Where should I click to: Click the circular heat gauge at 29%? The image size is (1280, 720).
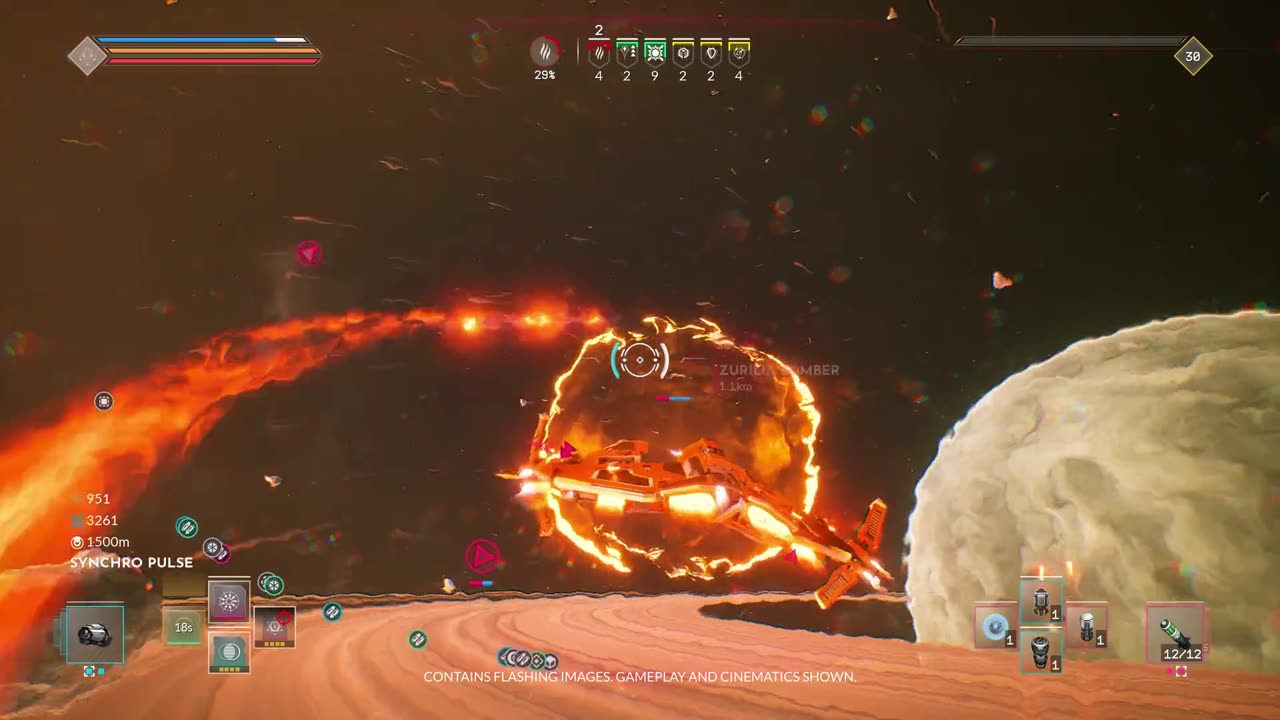pyautogui.click(x=544, y=52)
